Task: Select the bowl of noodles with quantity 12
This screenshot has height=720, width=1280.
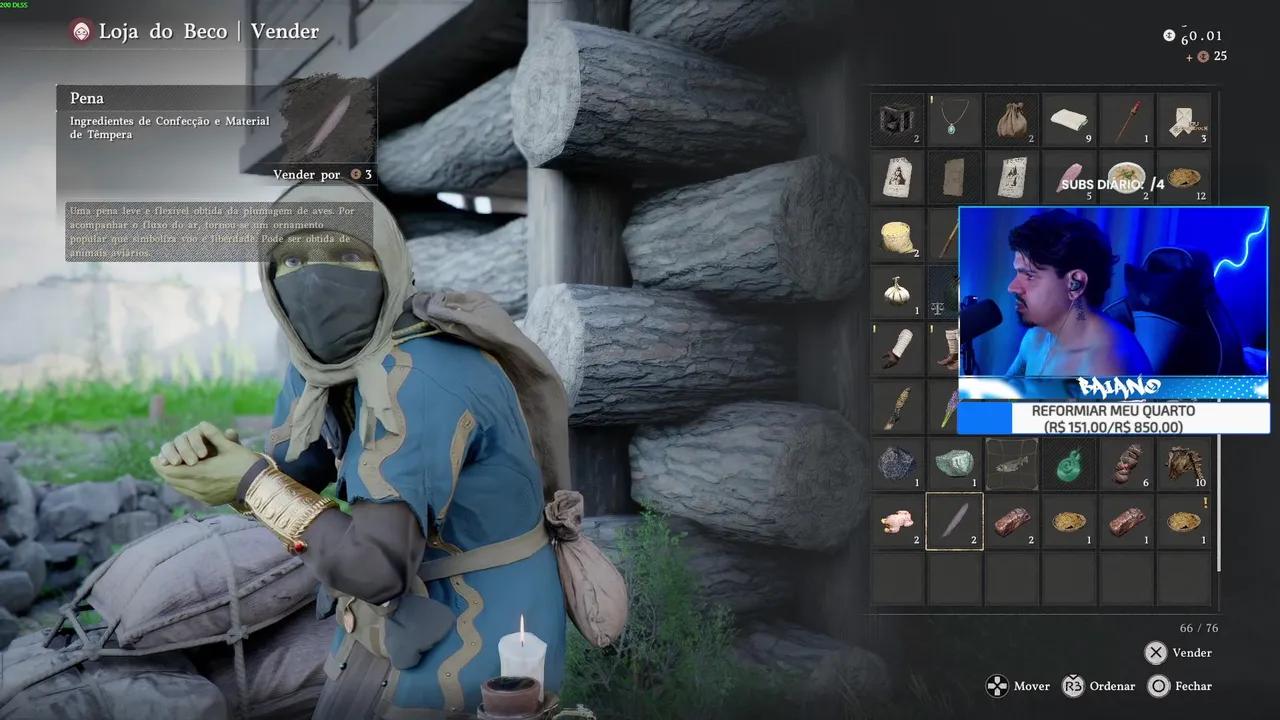Action: pos(1184,178)
